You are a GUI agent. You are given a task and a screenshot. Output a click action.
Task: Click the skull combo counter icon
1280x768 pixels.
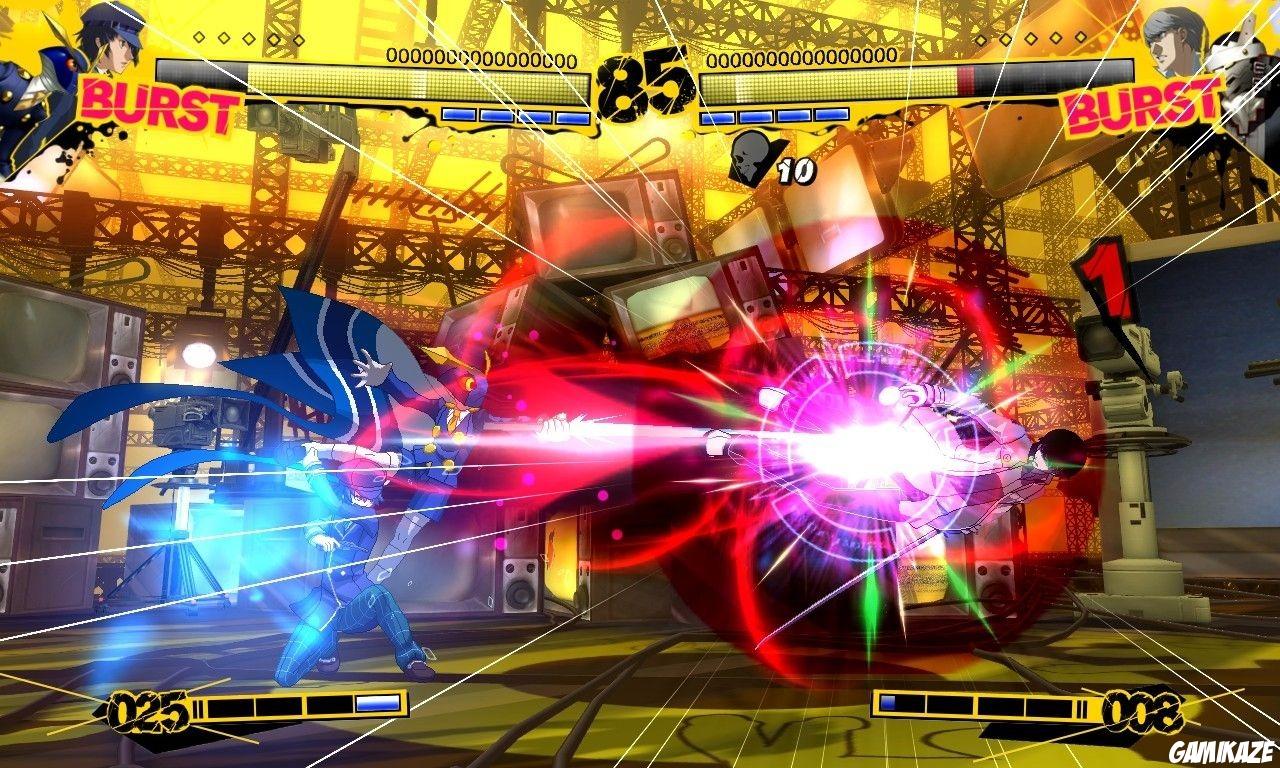click(x=748, y=160)
